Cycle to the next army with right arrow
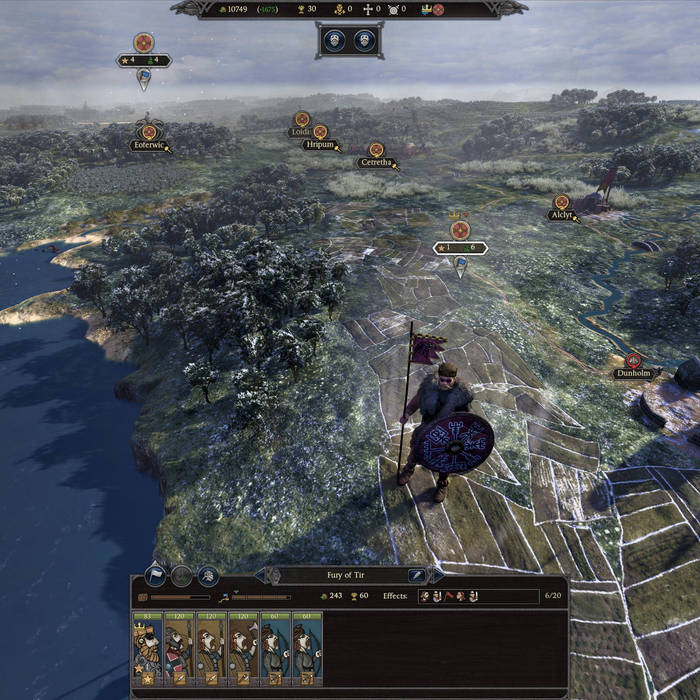Image resolution: width=700 pixels, height=700 pixels. 437,575
